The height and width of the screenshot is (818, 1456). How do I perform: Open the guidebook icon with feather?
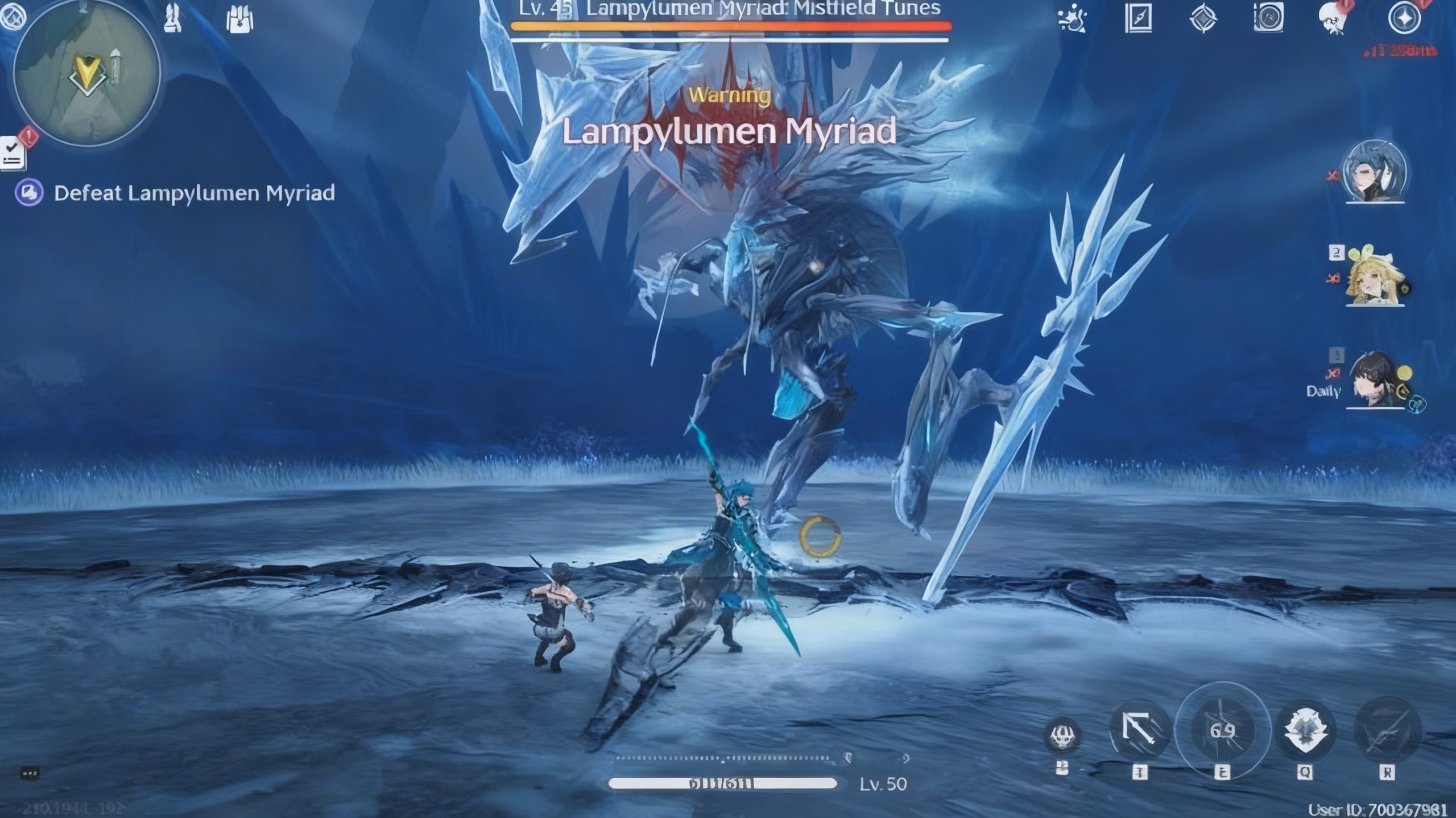(1138, 18)
